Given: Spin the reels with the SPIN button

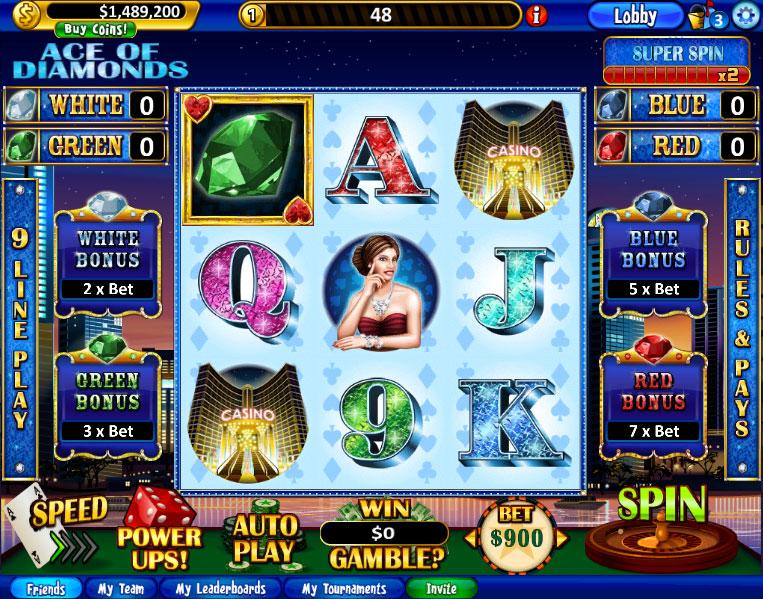Looking at the screenshot, I should coord(662,506).
